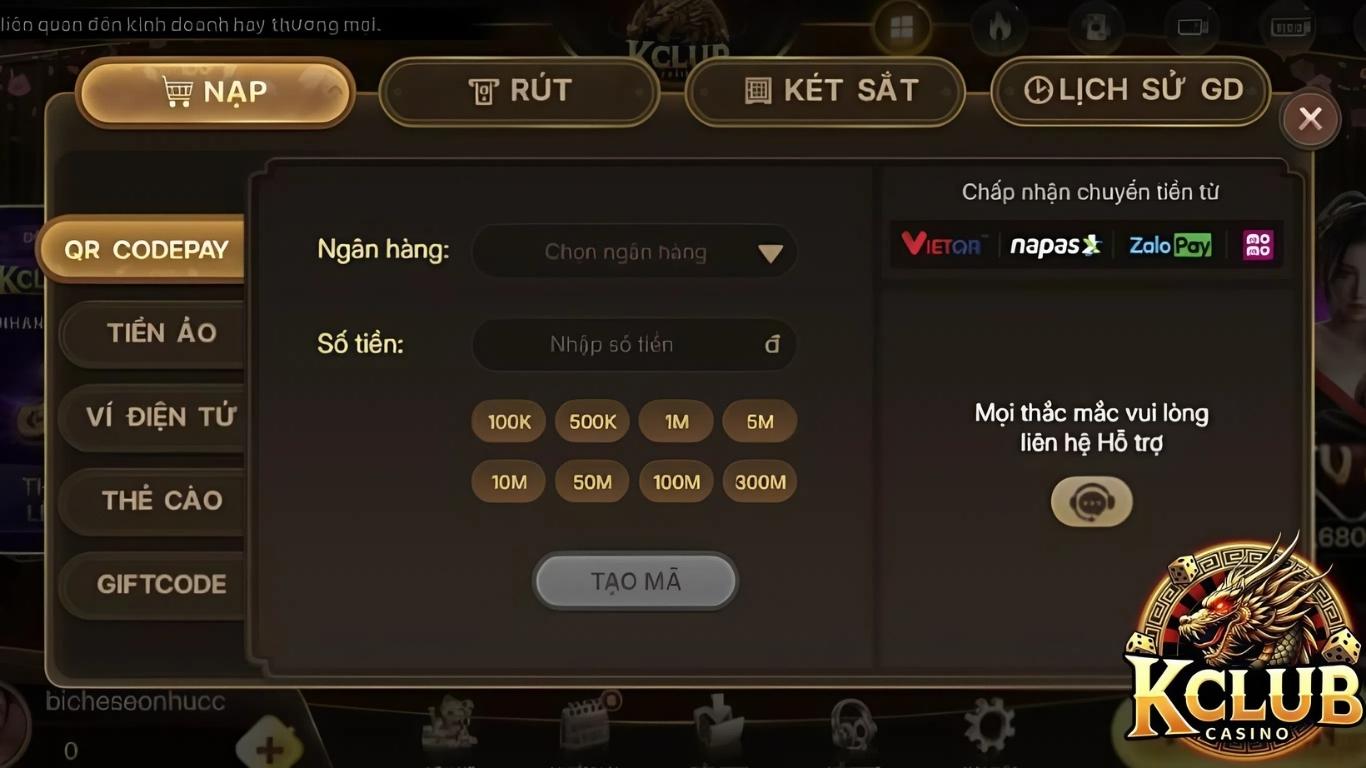
Task: Expand the RÚT withdrawal panel
Action: tap(520, 91)
